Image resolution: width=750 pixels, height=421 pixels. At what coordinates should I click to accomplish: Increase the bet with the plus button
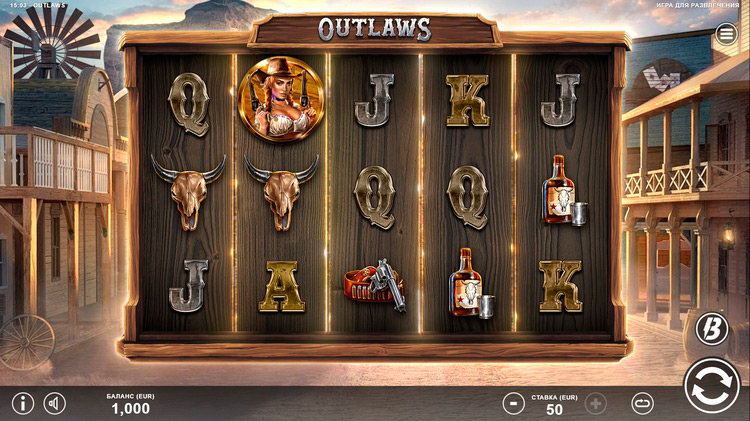click(x=596, y=404)
